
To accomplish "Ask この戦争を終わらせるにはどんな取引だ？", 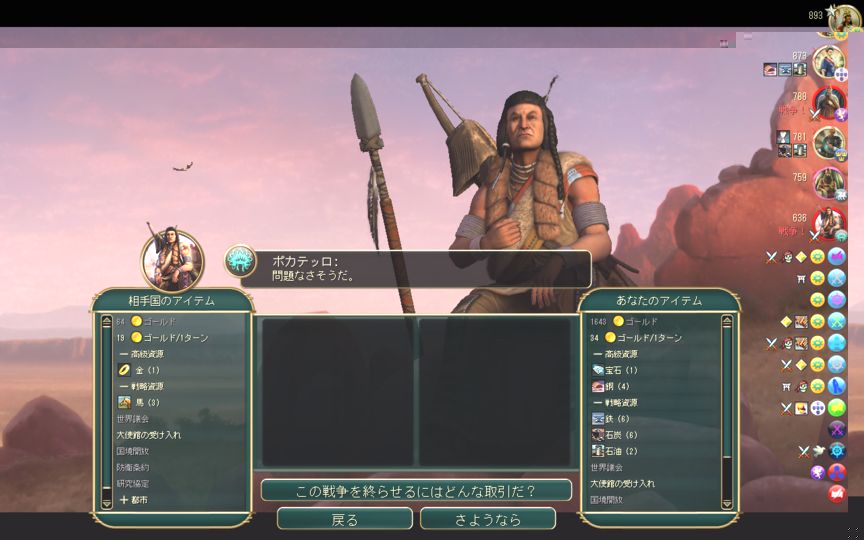I will click(415, 491).
